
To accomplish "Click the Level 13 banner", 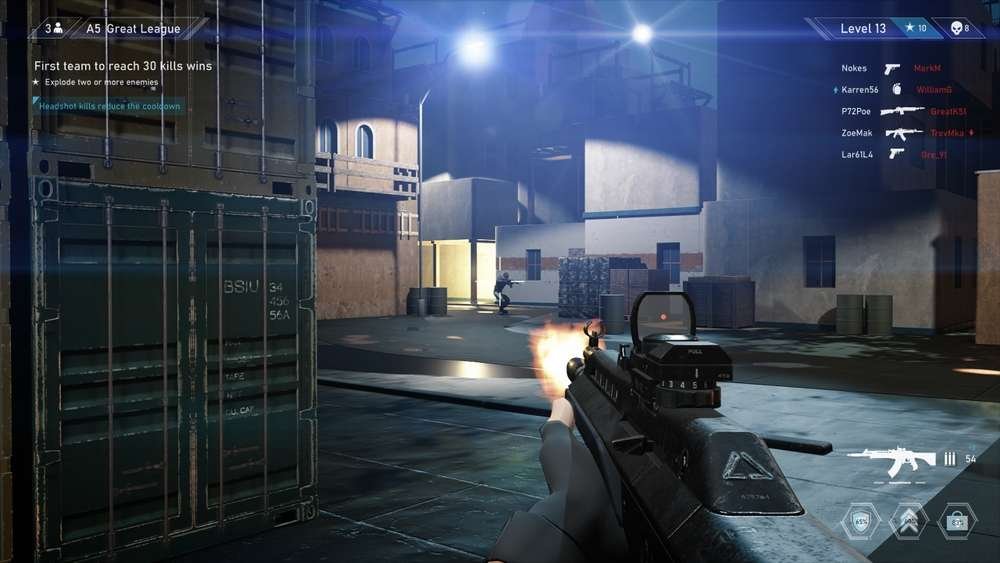I will pyautogui.click(x=863, y=28).
